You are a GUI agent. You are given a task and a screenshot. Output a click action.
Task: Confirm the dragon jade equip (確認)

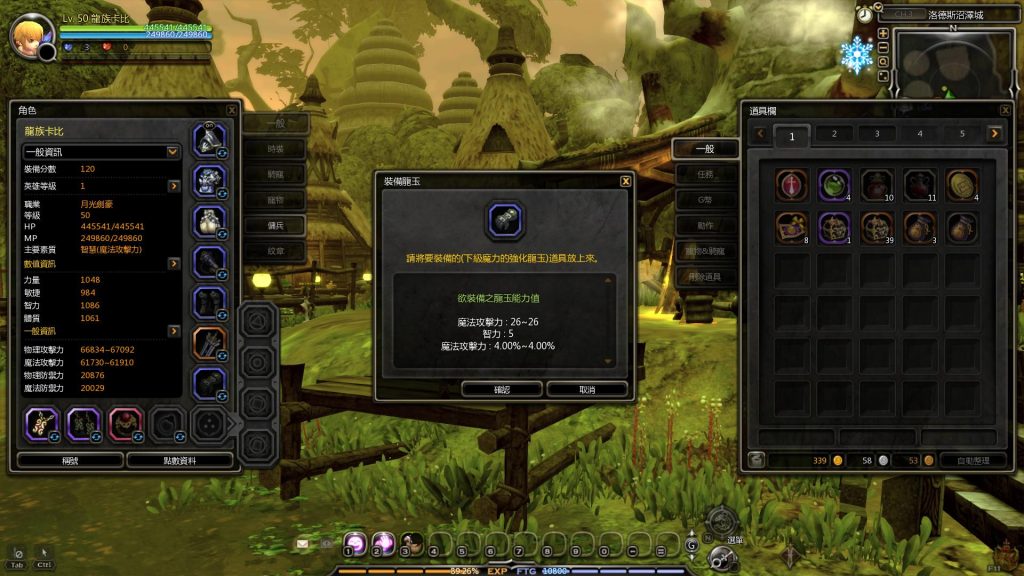[502, 388]
